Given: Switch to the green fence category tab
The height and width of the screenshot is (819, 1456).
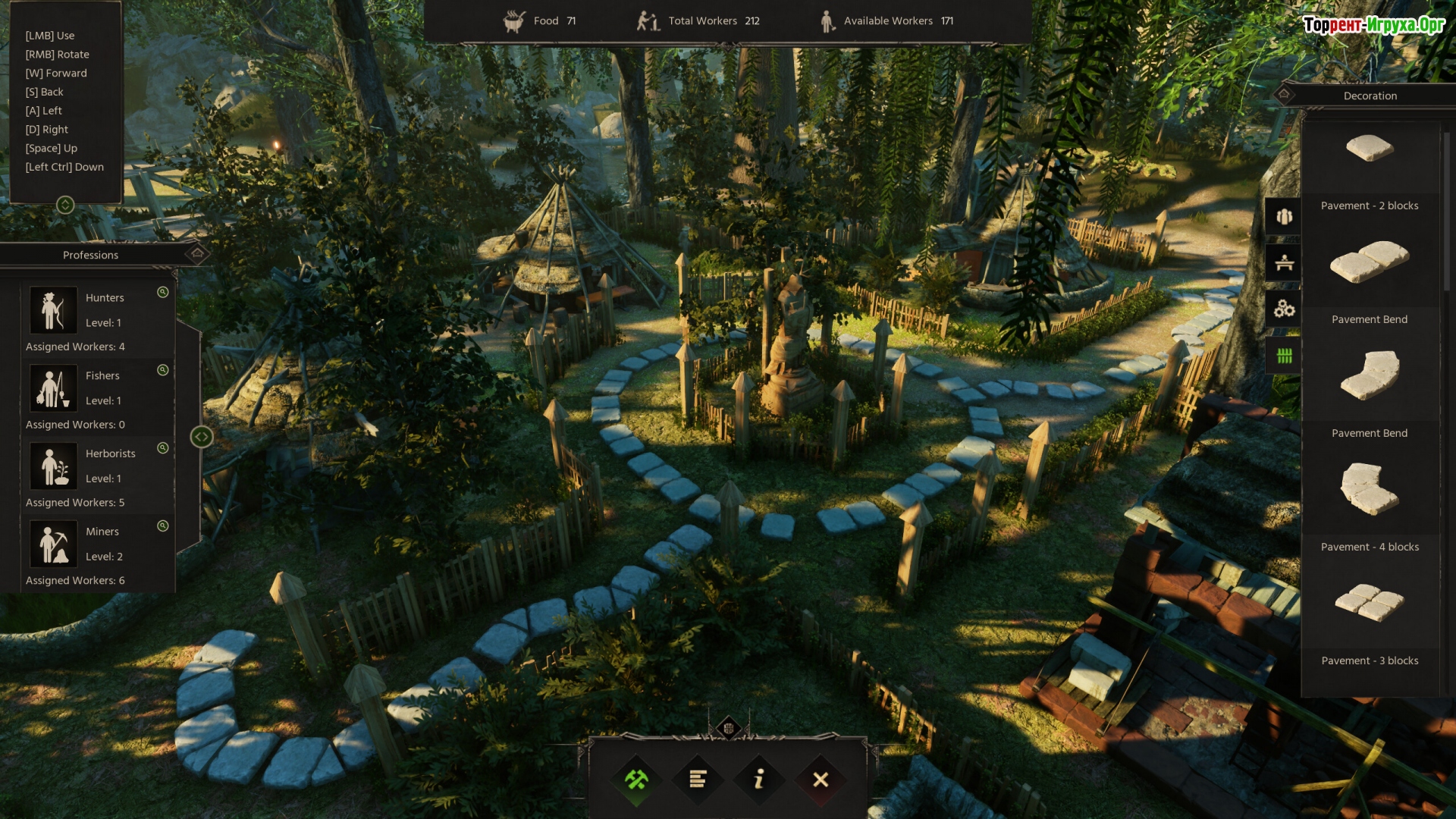Looking at the screenshot, I should point(1284,356).
